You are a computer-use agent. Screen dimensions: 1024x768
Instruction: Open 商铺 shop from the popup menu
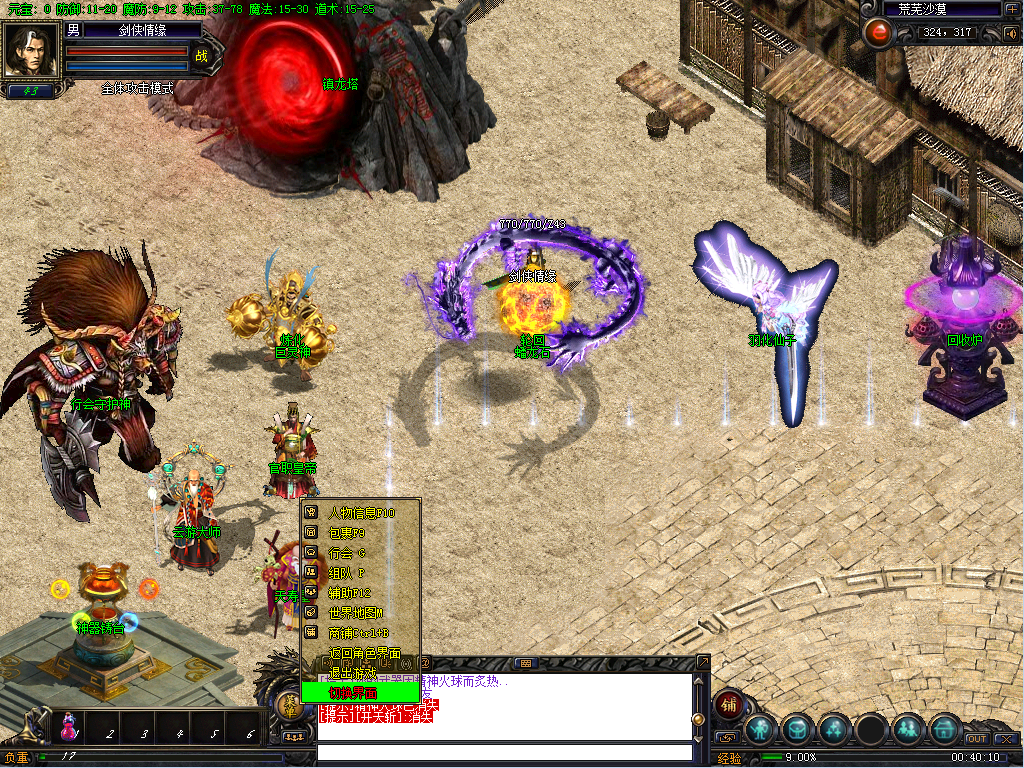pyautogui.click(x=360, y=633)
